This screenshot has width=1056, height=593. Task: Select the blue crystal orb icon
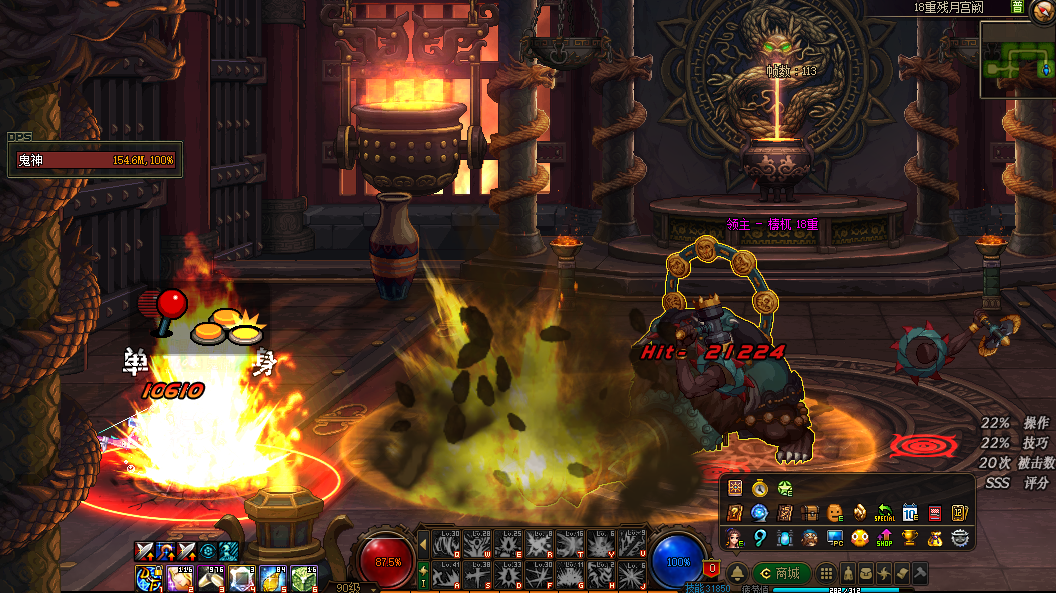click(x=760, y=513)
